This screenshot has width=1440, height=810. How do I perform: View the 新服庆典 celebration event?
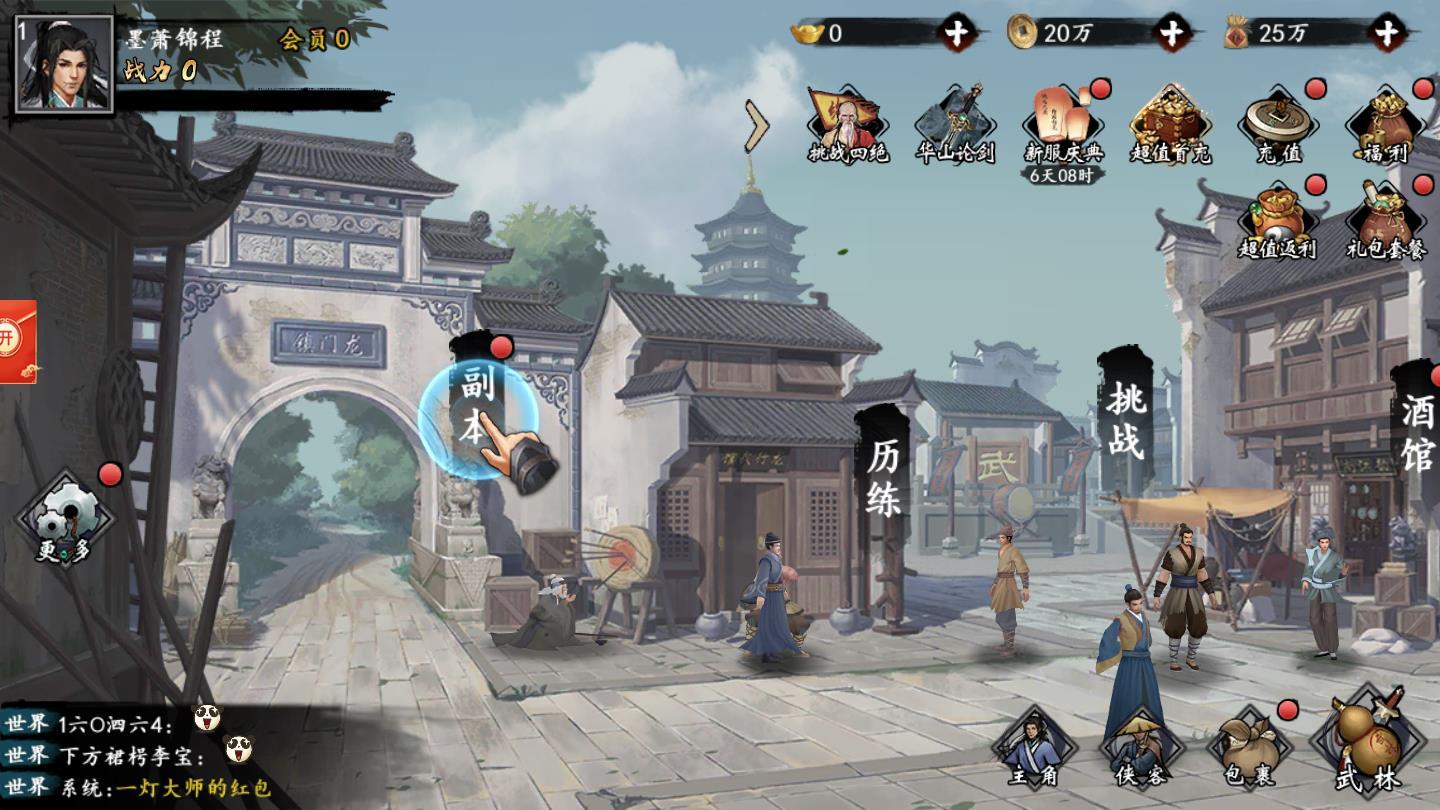coord(1063,125)
